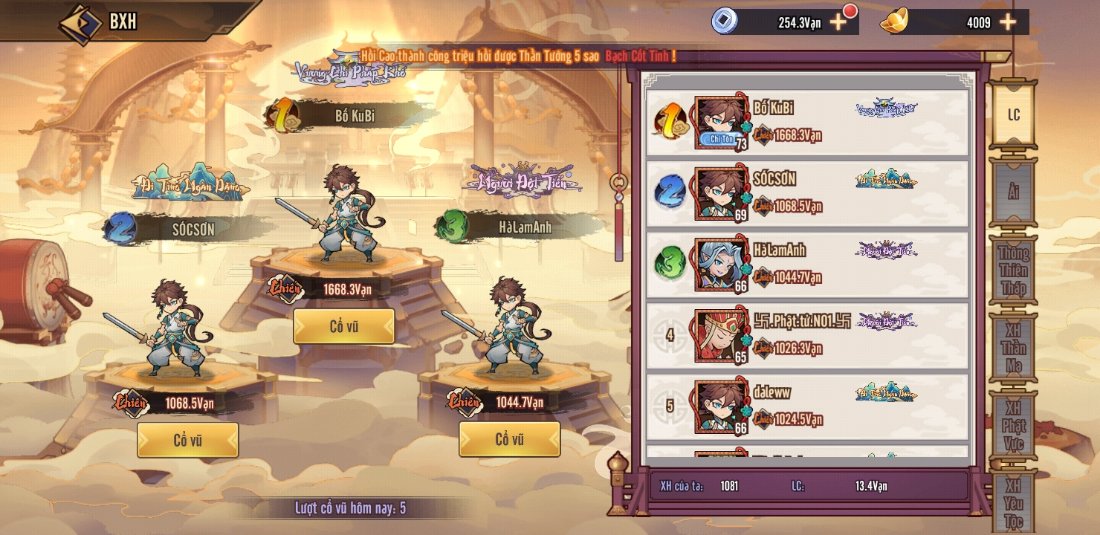Viewport: 1100px width, 535px height.
Task: Cheer for SÓCSƠN with Cổ vũ
Action: tap(187, 439)
